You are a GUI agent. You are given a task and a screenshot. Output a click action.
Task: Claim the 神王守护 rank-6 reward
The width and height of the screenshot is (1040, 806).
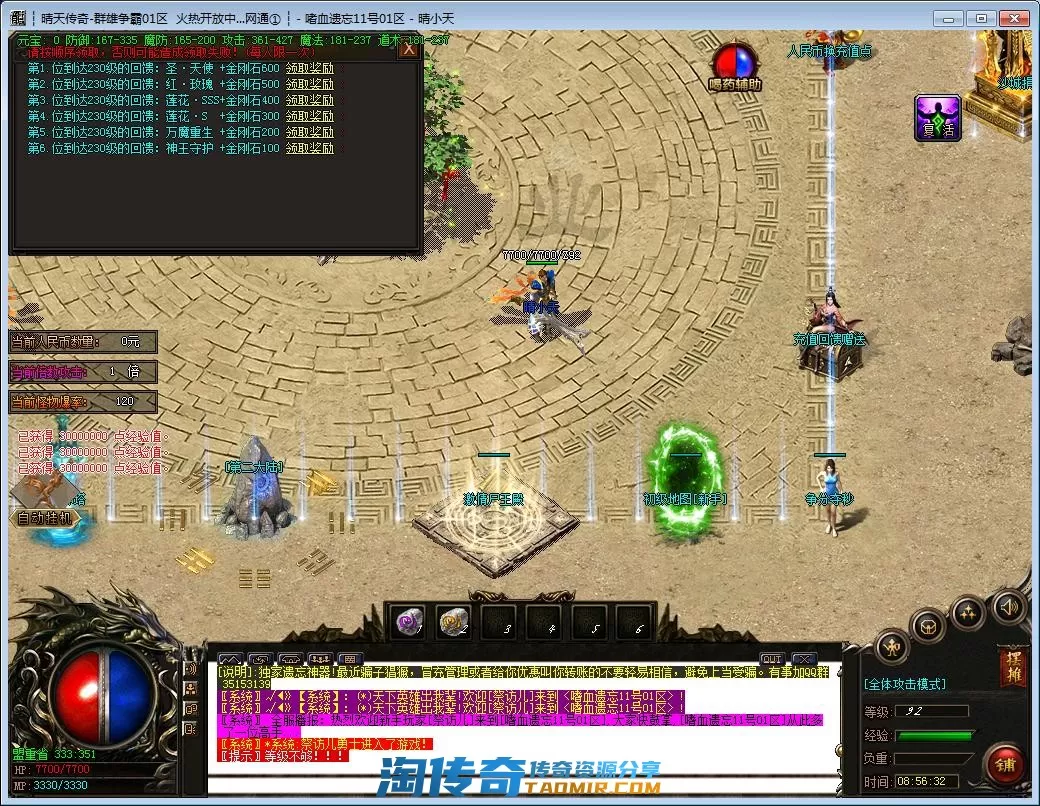310,148
